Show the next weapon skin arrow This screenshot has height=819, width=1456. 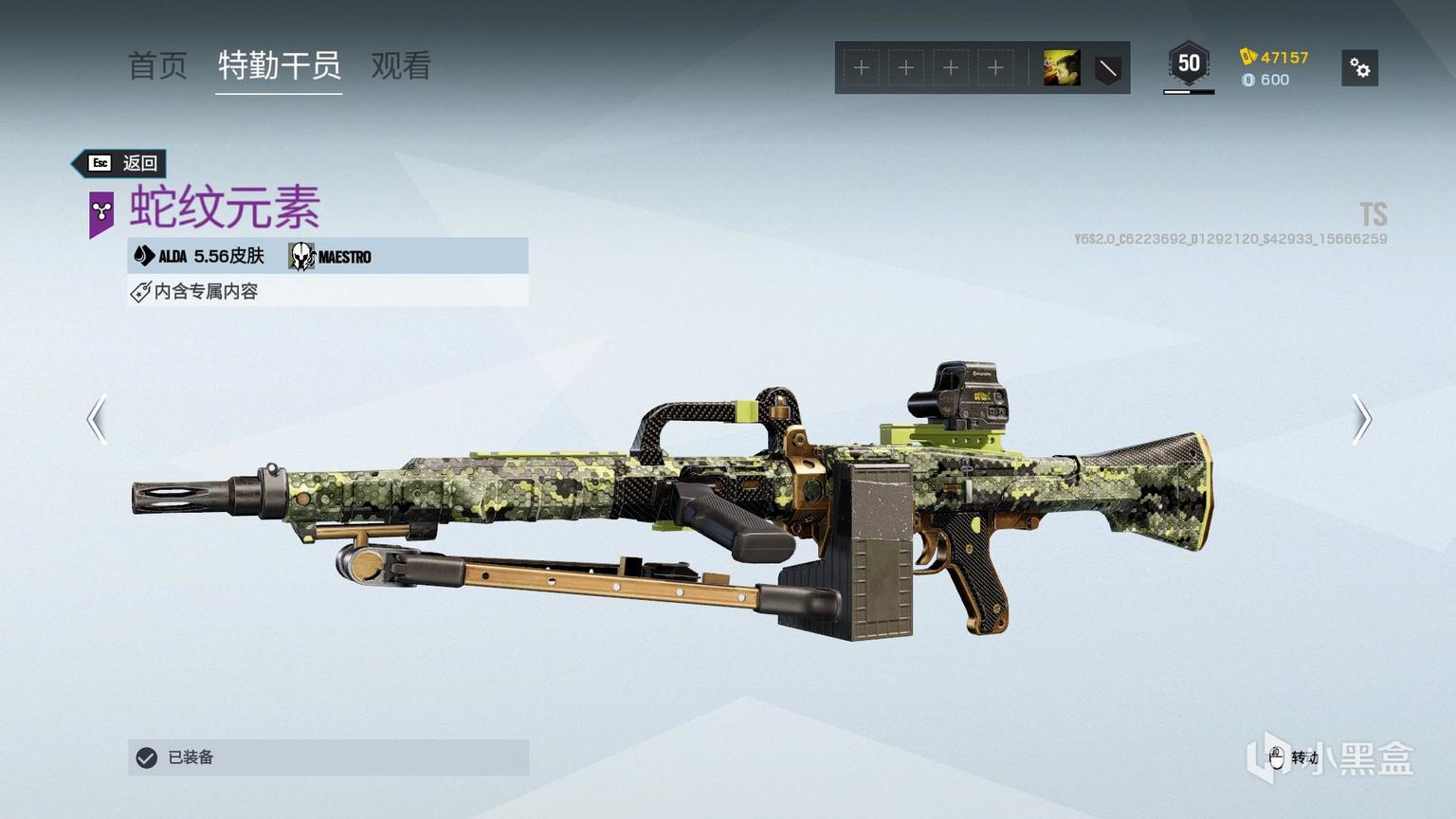pos(1361,419)
